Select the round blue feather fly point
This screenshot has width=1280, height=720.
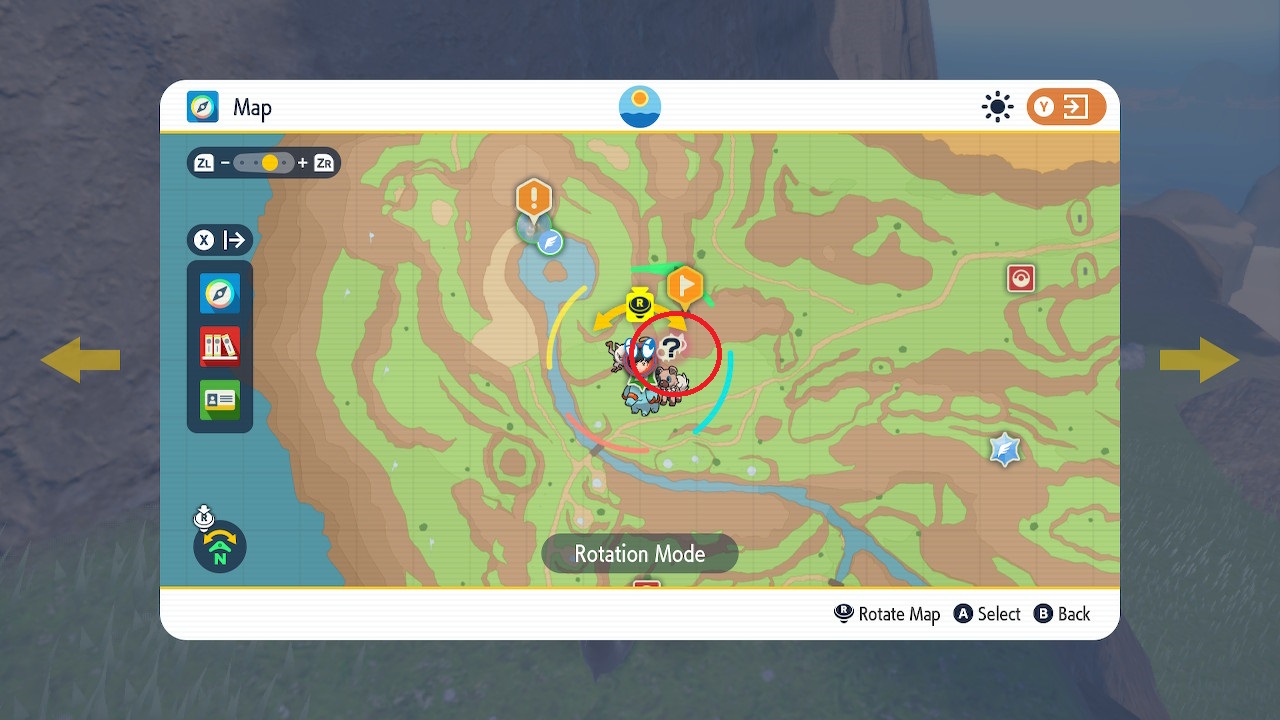[550, 242]
